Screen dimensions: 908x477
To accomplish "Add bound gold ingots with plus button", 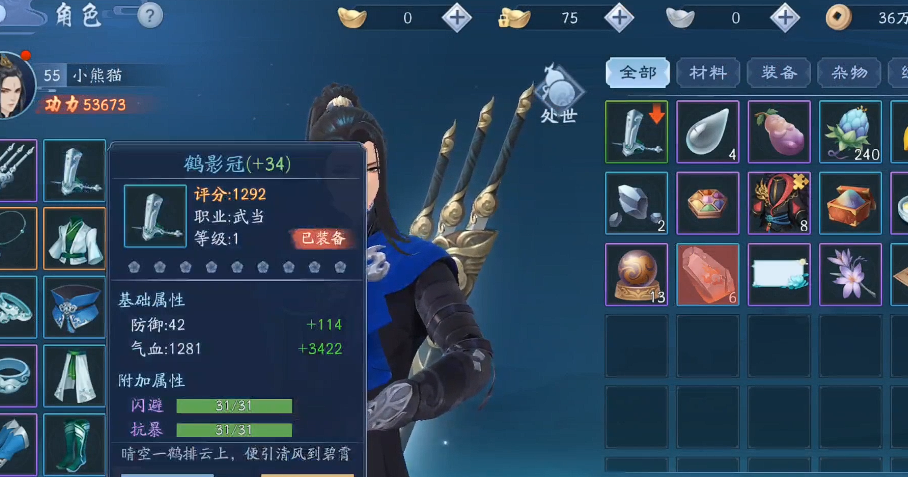I will coord(620,17).
